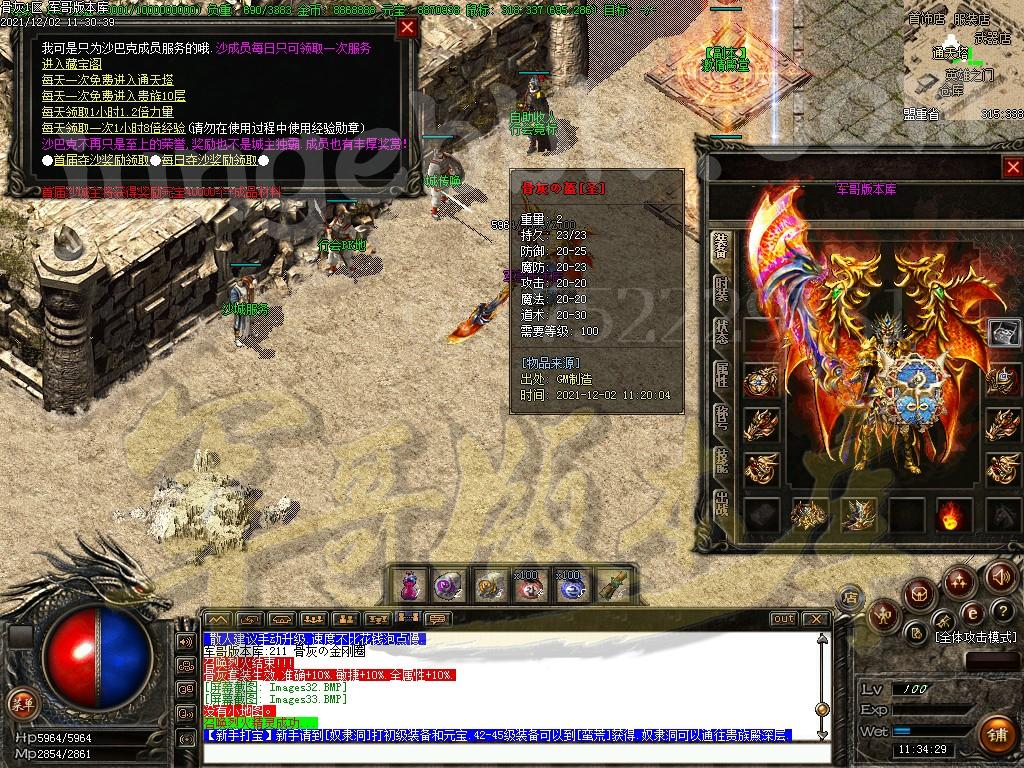Open the 菜单 menu button
The height and width of the screenshot is (768, 1024).
pyautogui.click(x=21, y=701)
